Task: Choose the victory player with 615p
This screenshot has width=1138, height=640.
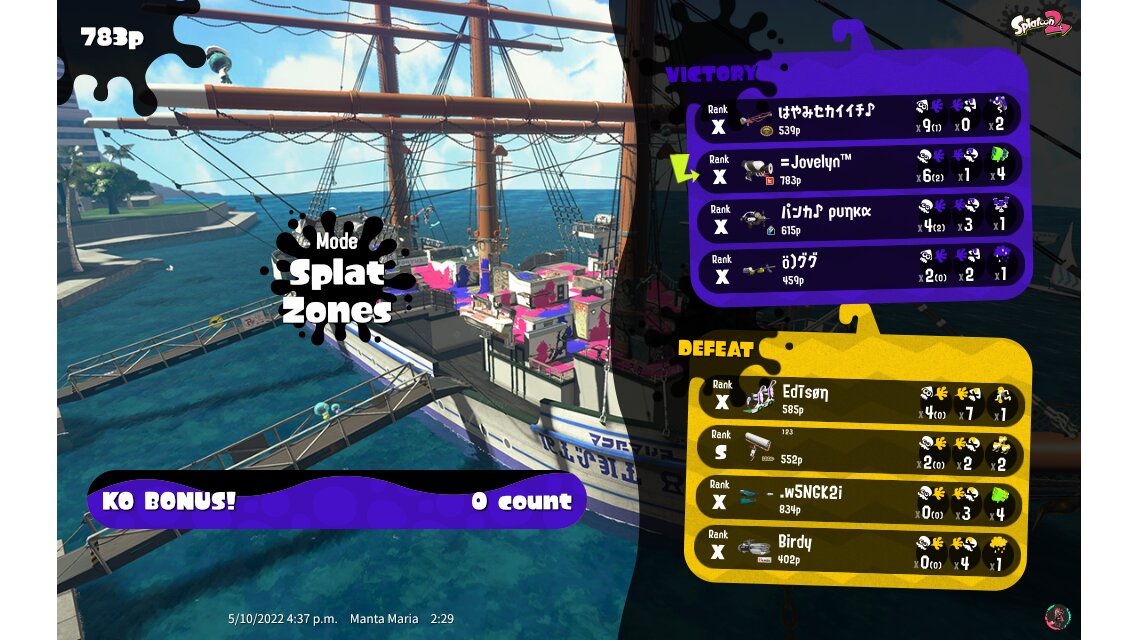Action: click(x=859, y=219)
